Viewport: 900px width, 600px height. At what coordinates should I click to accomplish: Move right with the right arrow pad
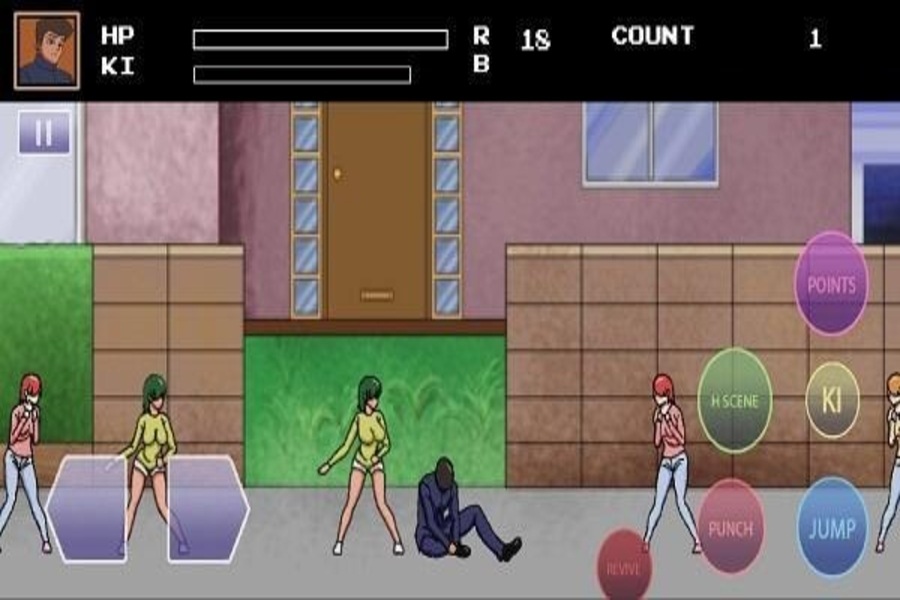point(207,508)
